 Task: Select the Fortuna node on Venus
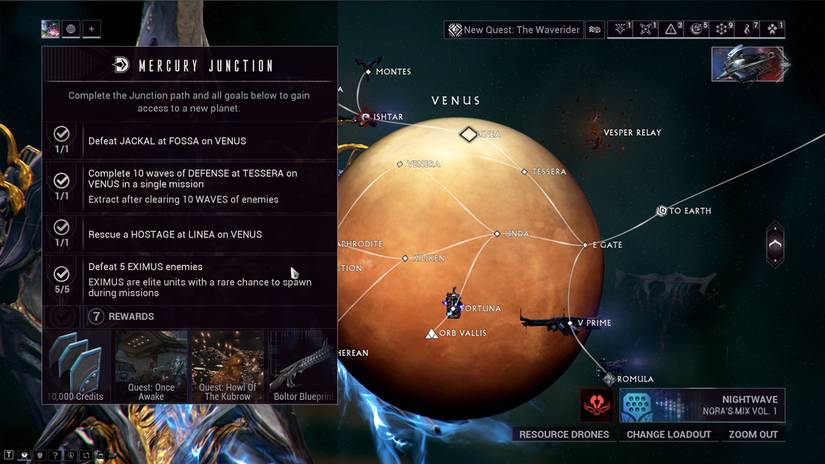[x=455, y=303]
